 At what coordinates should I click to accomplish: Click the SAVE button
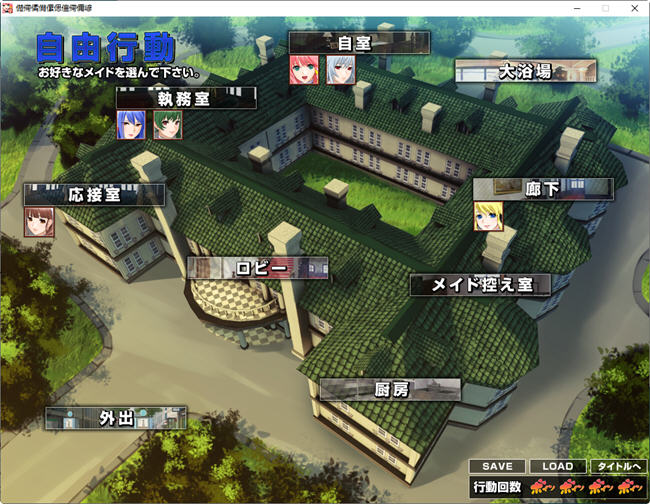point(497,466)
